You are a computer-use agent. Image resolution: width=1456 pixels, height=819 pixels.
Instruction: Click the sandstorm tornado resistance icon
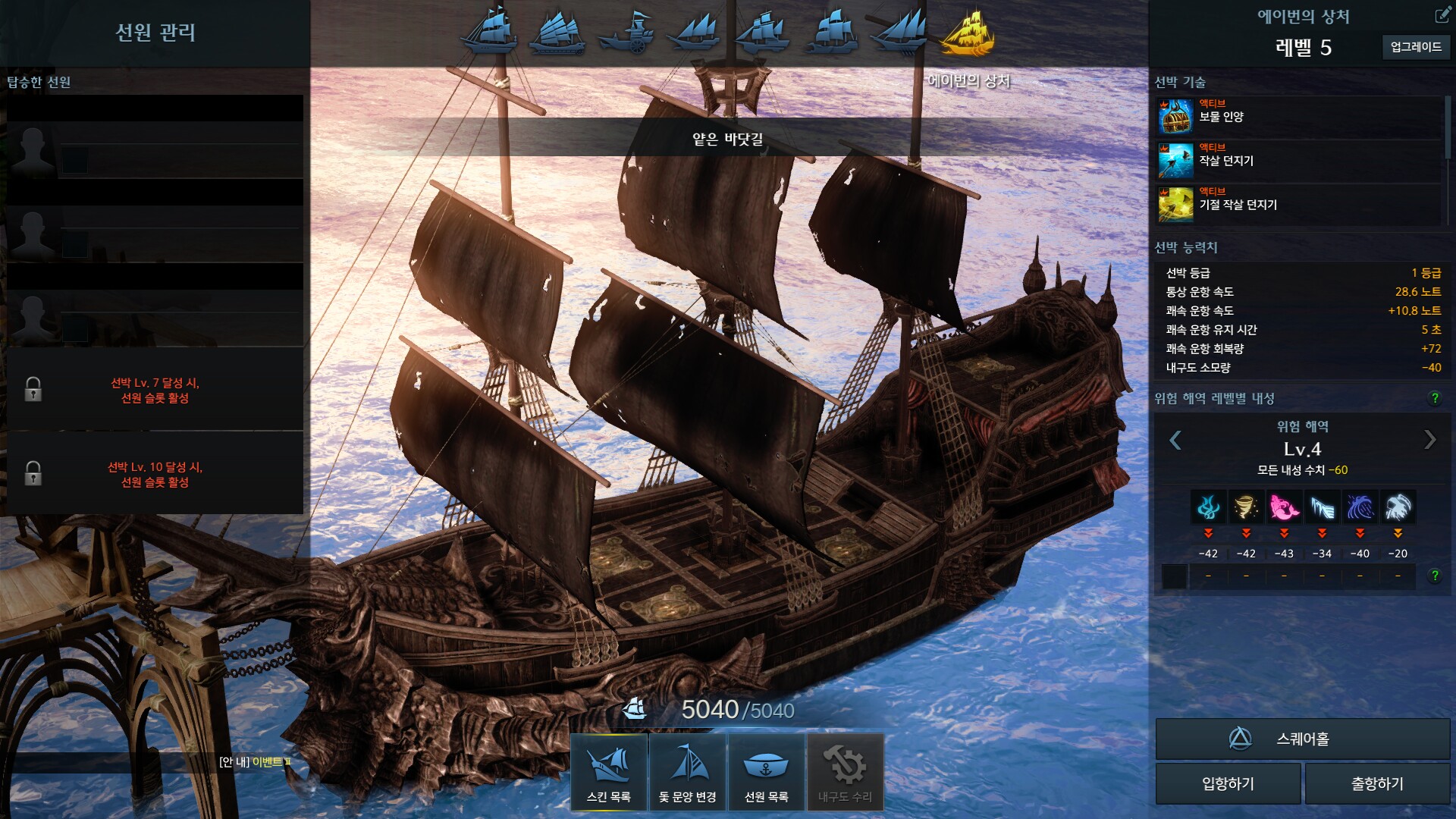[1246, 507]
